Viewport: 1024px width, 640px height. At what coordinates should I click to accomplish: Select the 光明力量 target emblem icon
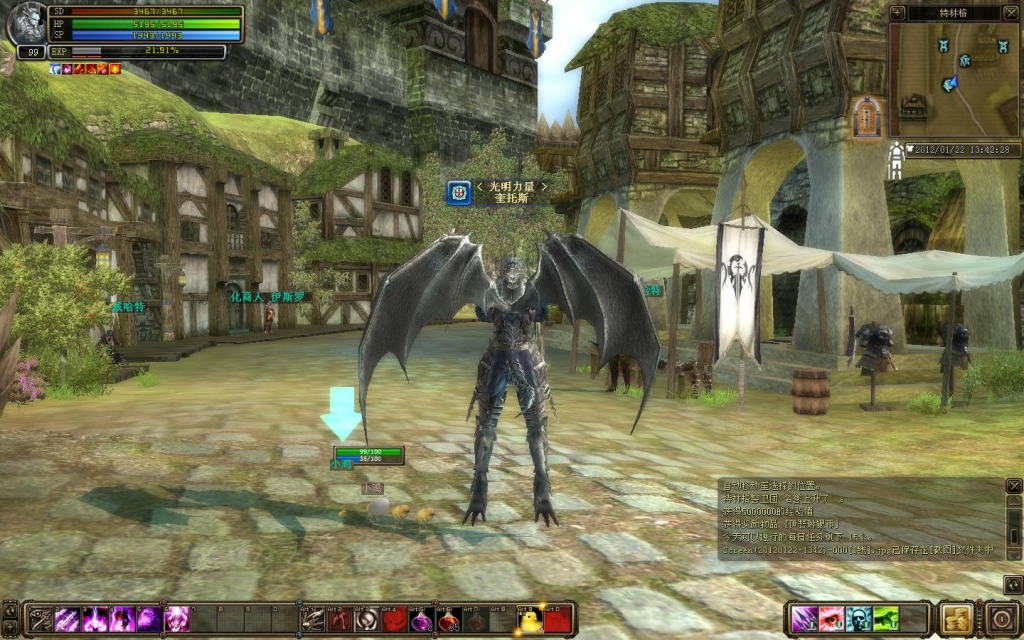pos(459,192)
